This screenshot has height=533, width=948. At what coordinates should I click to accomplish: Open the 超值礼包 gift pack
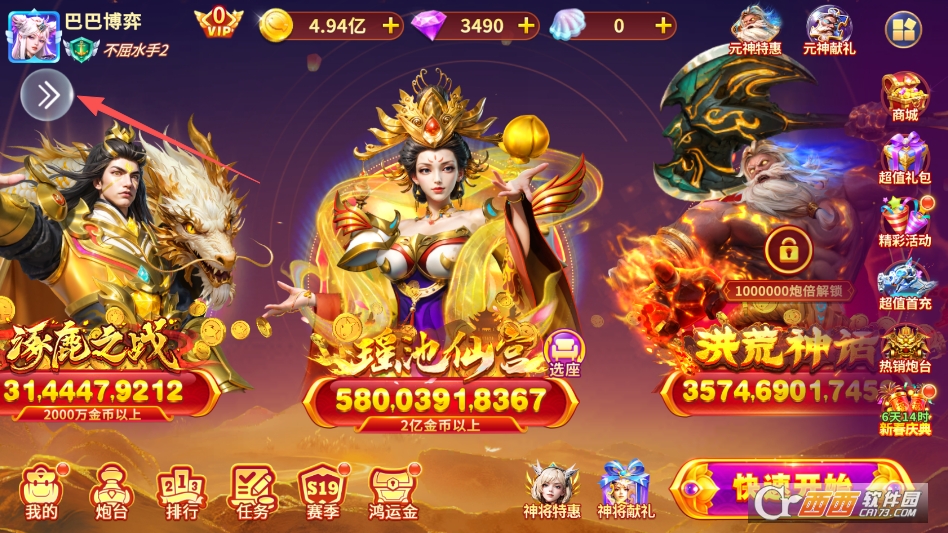point(904,160)
